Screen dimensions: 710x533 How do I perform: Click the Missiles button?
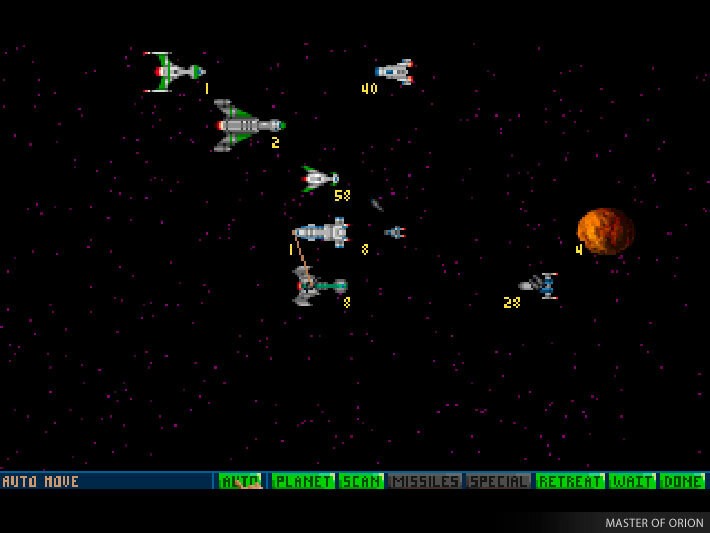point(425,481)
